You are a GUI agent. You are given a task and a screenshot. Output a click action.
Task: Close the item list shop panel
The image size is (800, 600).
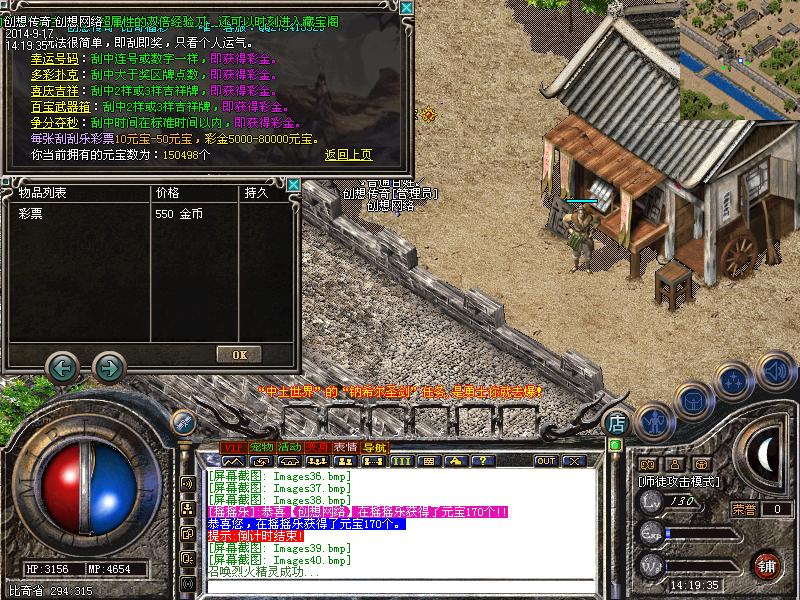click(293, 185)
